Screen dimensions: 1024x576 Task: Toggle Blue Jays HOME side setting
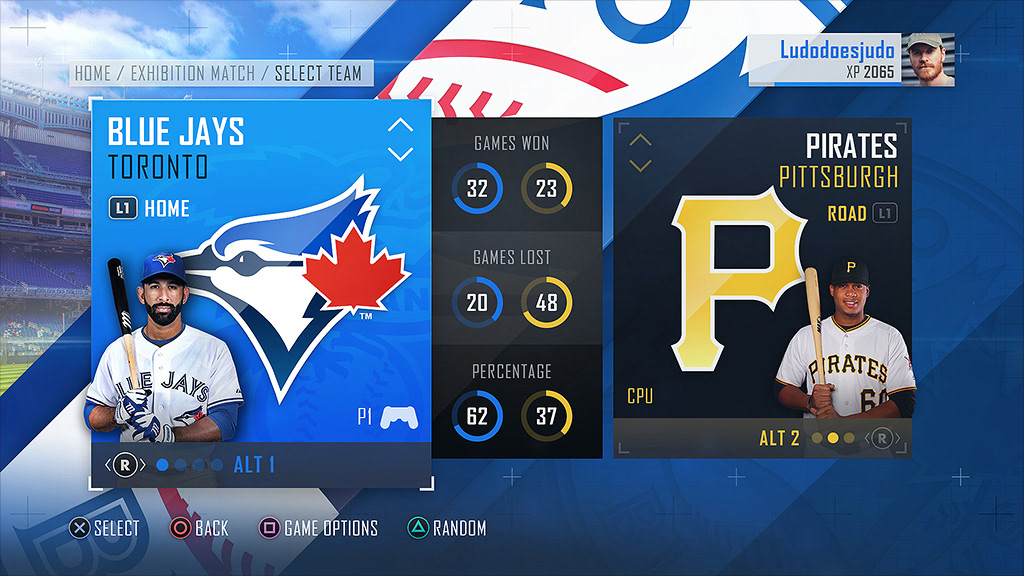click(x=149, y=209)
